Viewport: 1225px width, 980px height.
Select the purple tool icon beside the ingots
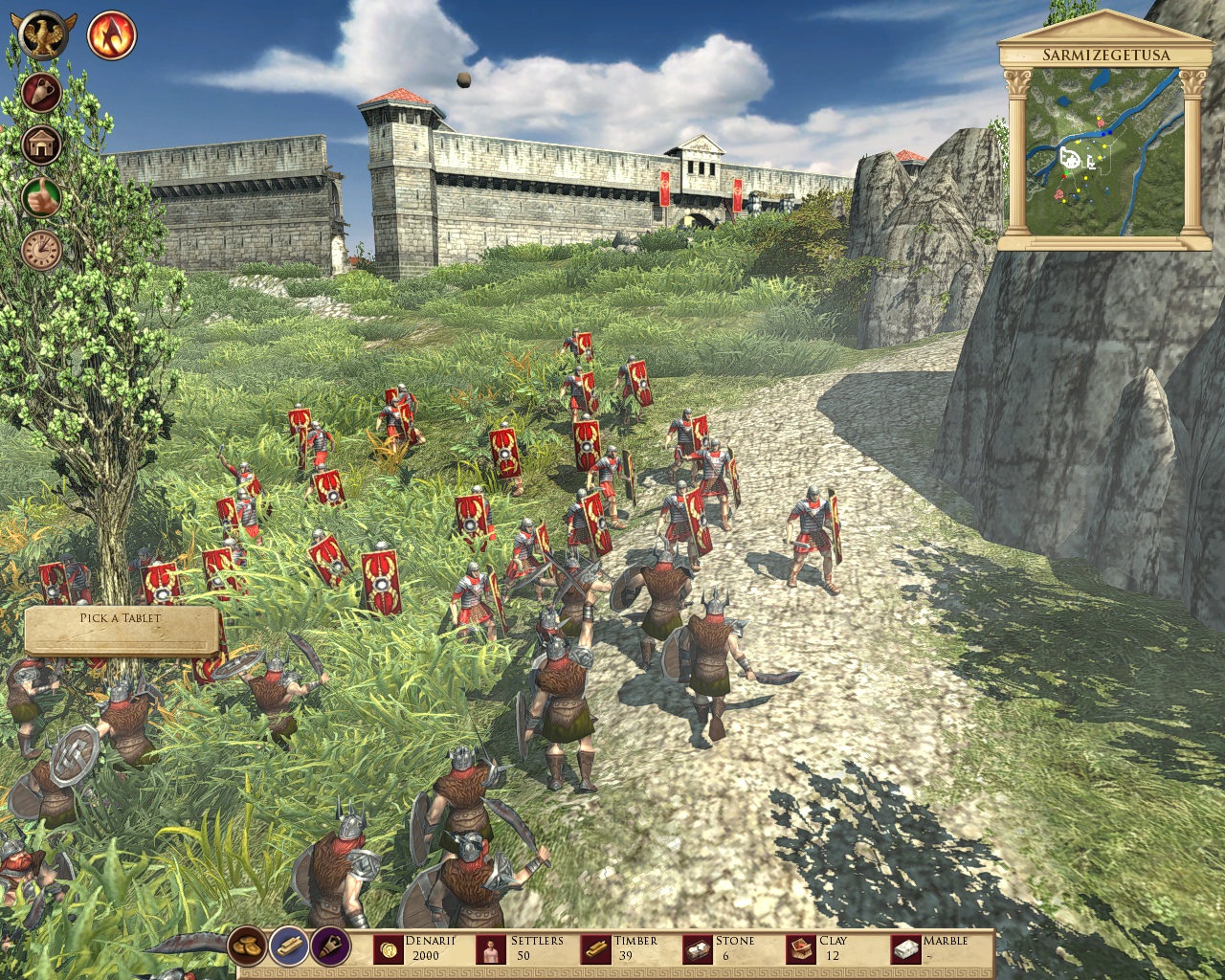(328, 947)
